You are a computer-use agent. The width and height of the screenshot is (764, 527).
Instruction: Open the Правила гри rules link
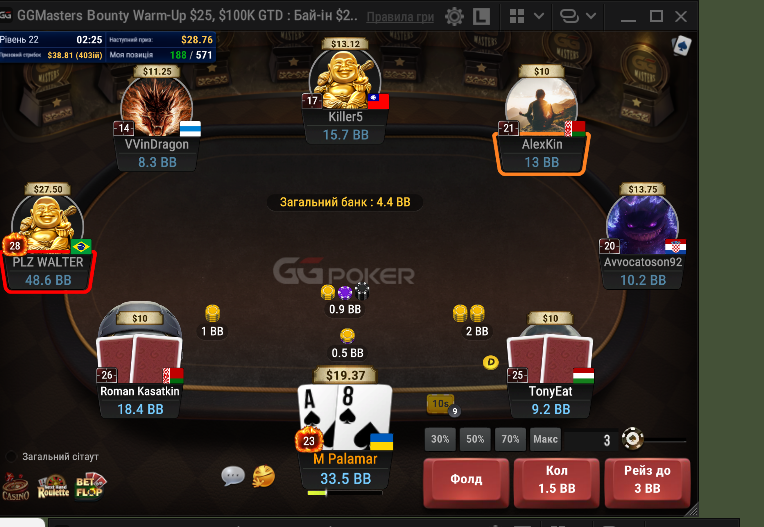point(400,18)
